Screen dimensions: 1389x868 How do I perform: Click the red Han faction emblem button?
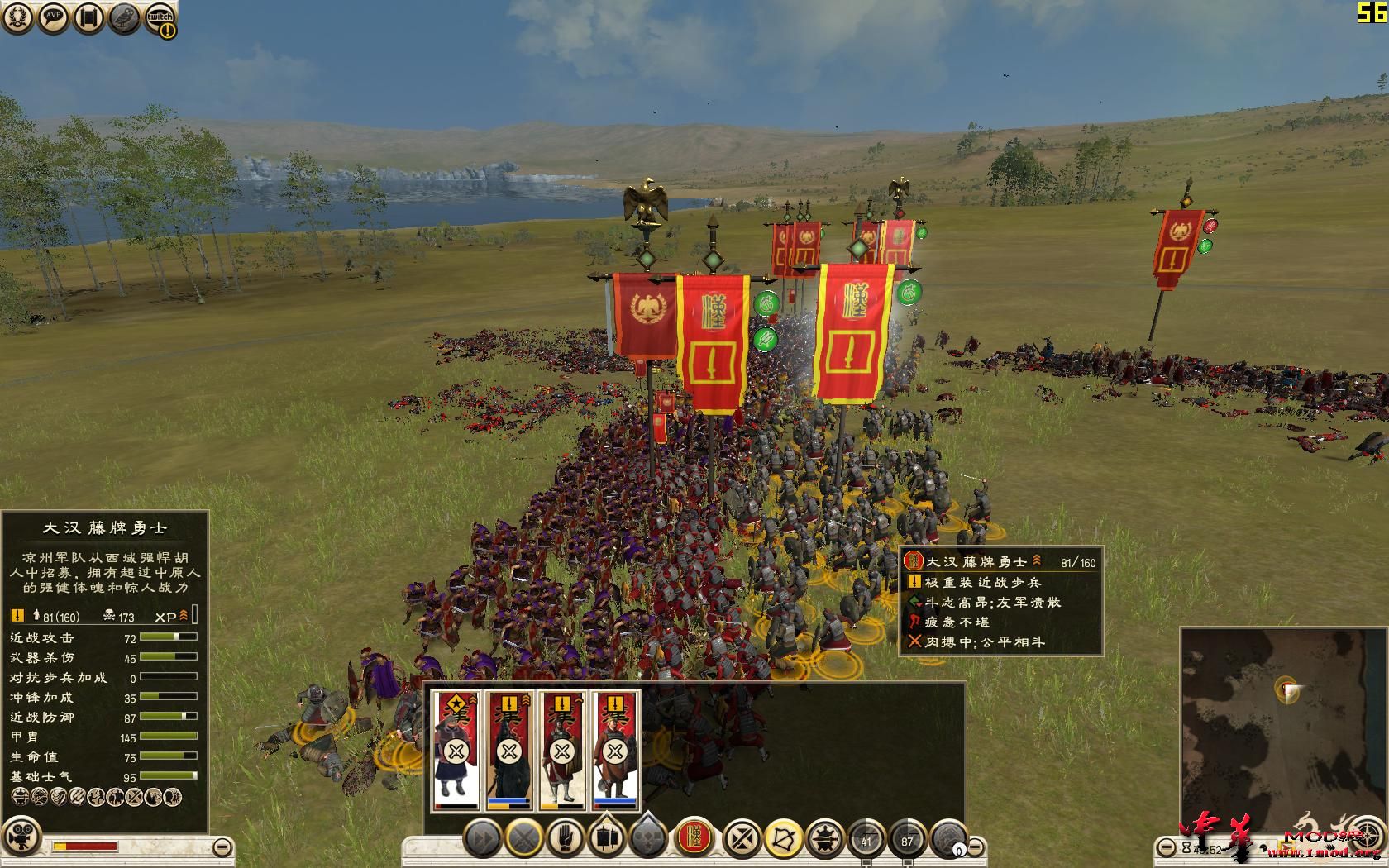[694, 838]
